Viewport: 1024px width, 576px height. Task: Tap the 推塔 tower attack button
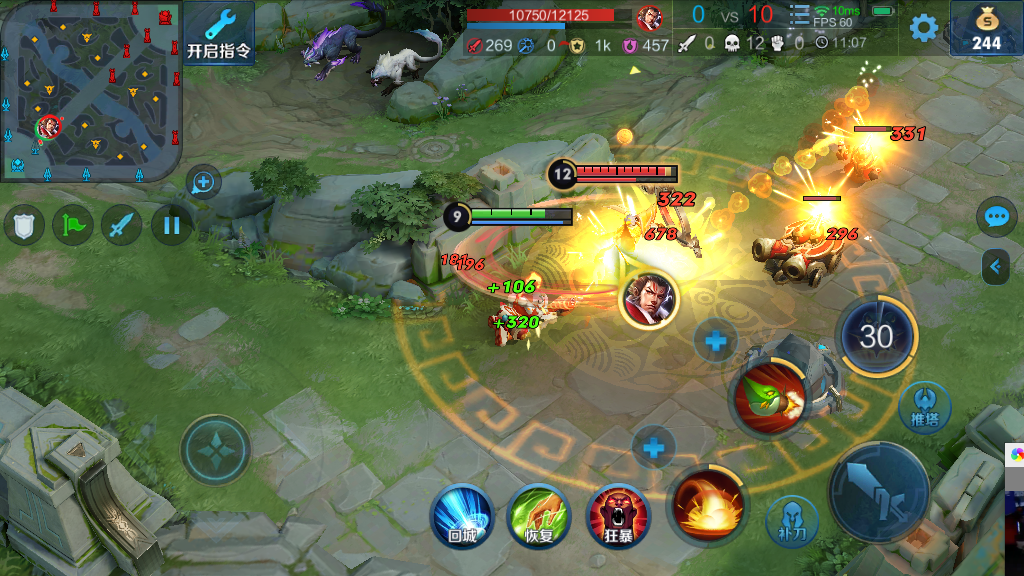click(925, 407)
